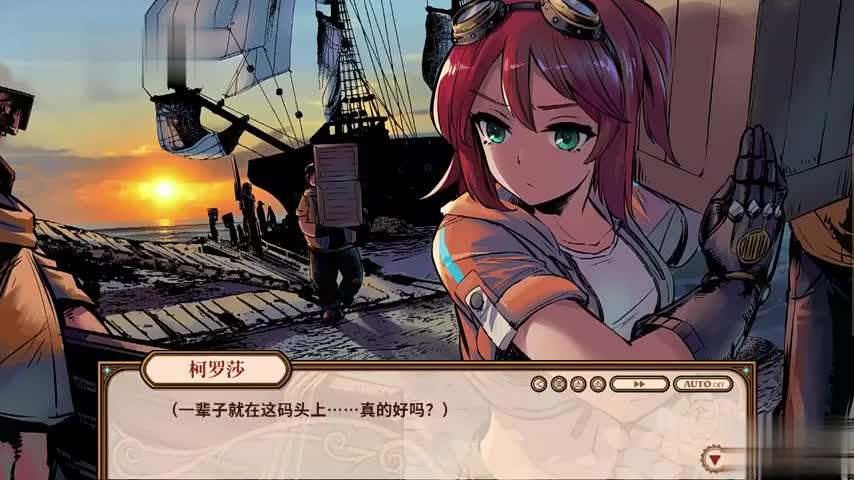The width and height of the screenshot is (854, 480).
Task: Advance dialogue with the red triangle gear
Action: pyautogui.click(x=715, y=459)
